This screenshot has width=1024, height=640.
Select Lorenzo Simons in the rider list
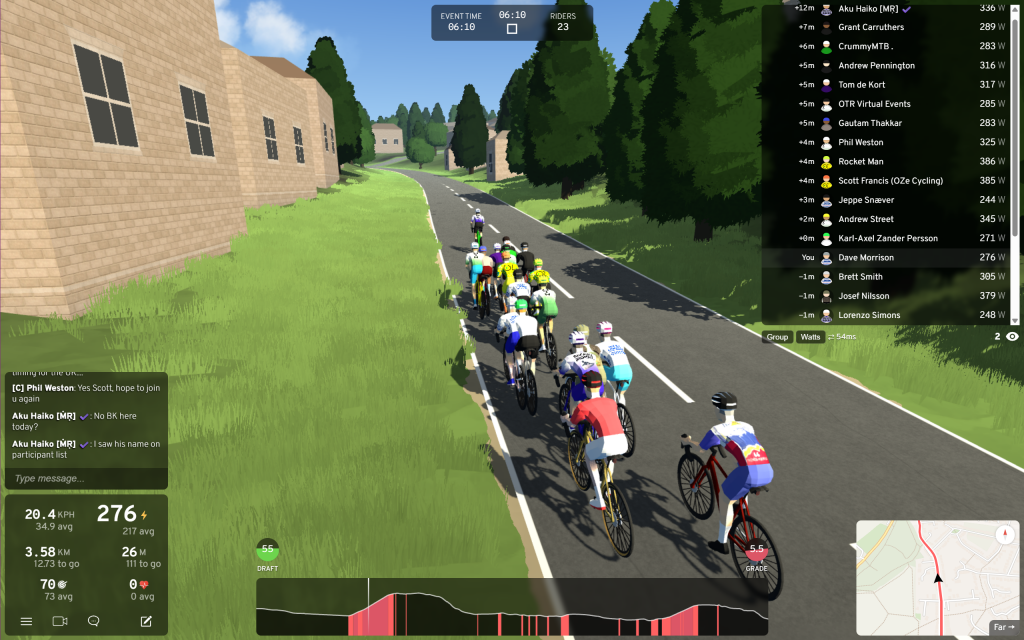(868, 315)
